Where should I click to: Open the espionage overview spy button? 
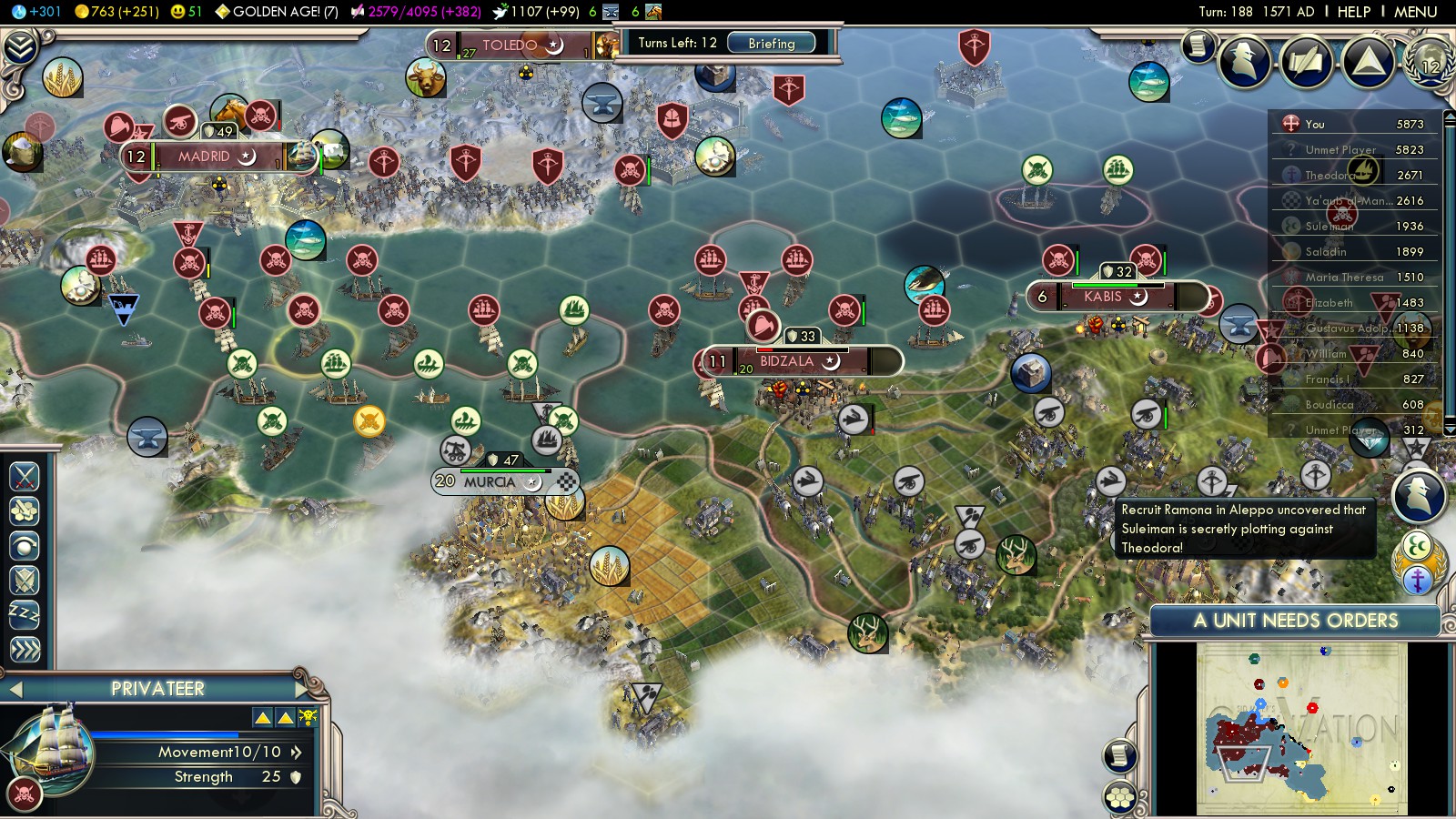(1245, 62)
